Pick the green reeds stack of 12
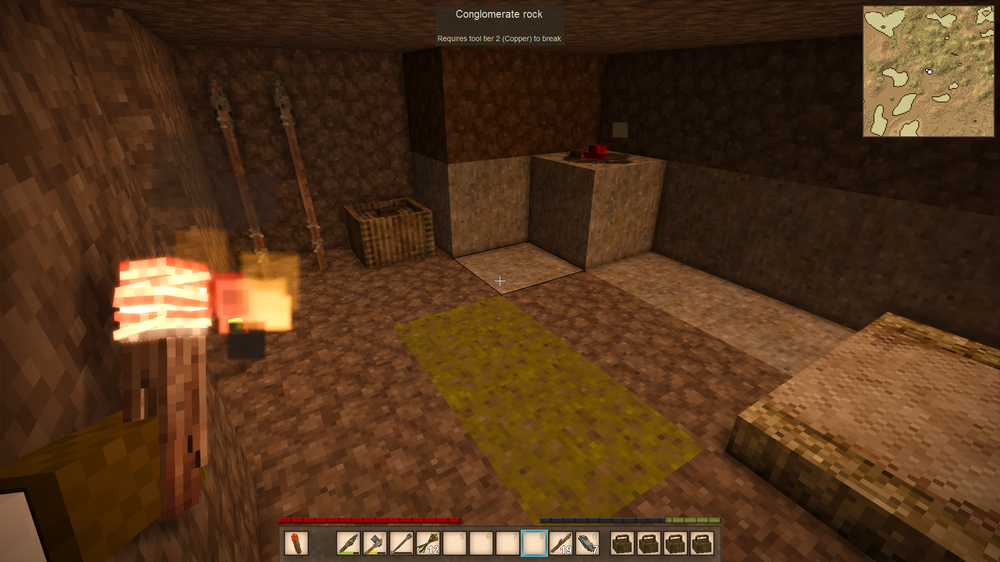Viewport: 1000px width, 562px height. (x=428, y=543)
